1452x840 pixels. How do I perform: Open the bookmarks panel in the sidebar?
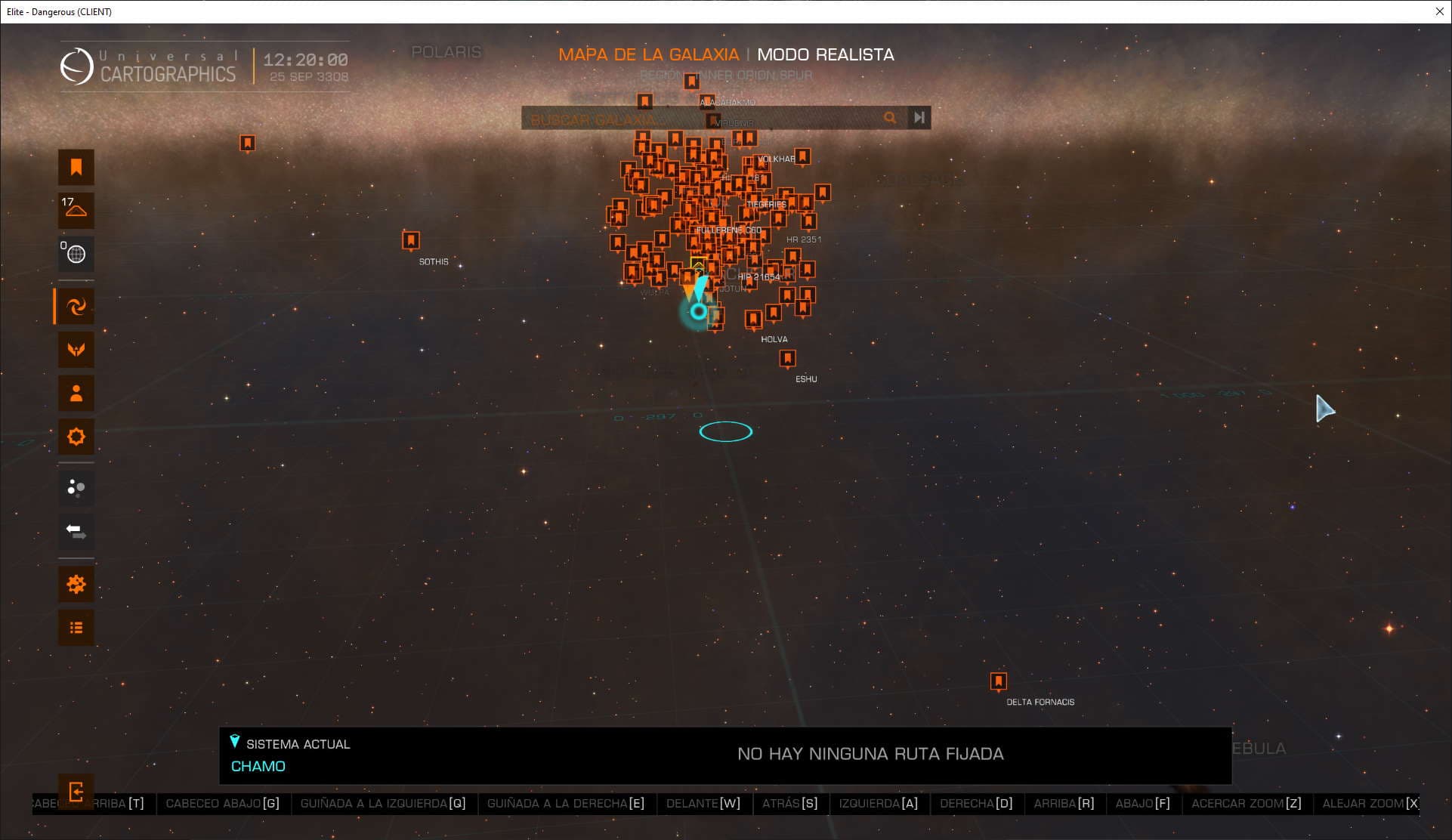coord(76,167)
